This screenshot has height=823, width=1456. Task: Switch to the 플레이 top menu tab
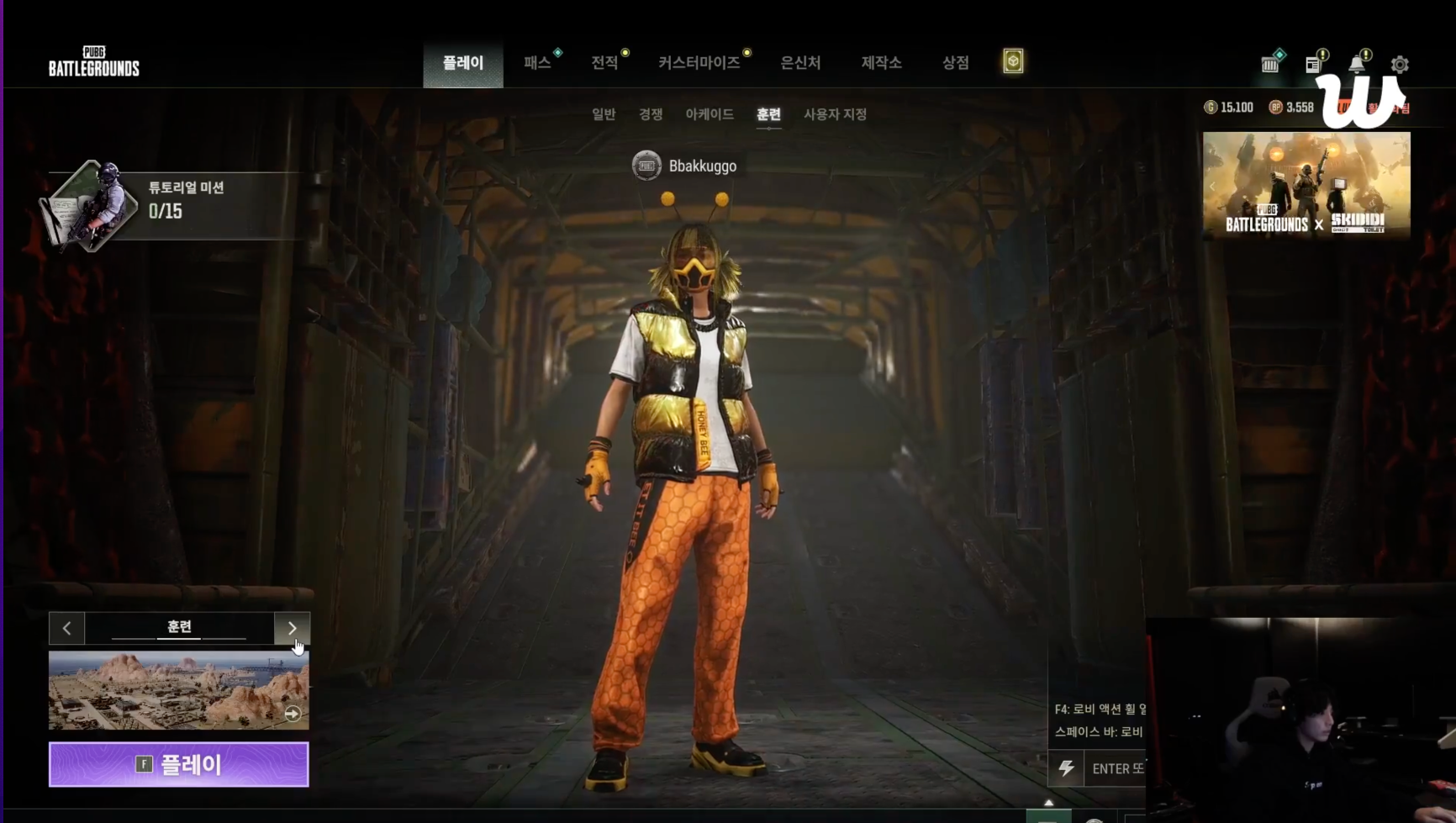pos(463,63)
